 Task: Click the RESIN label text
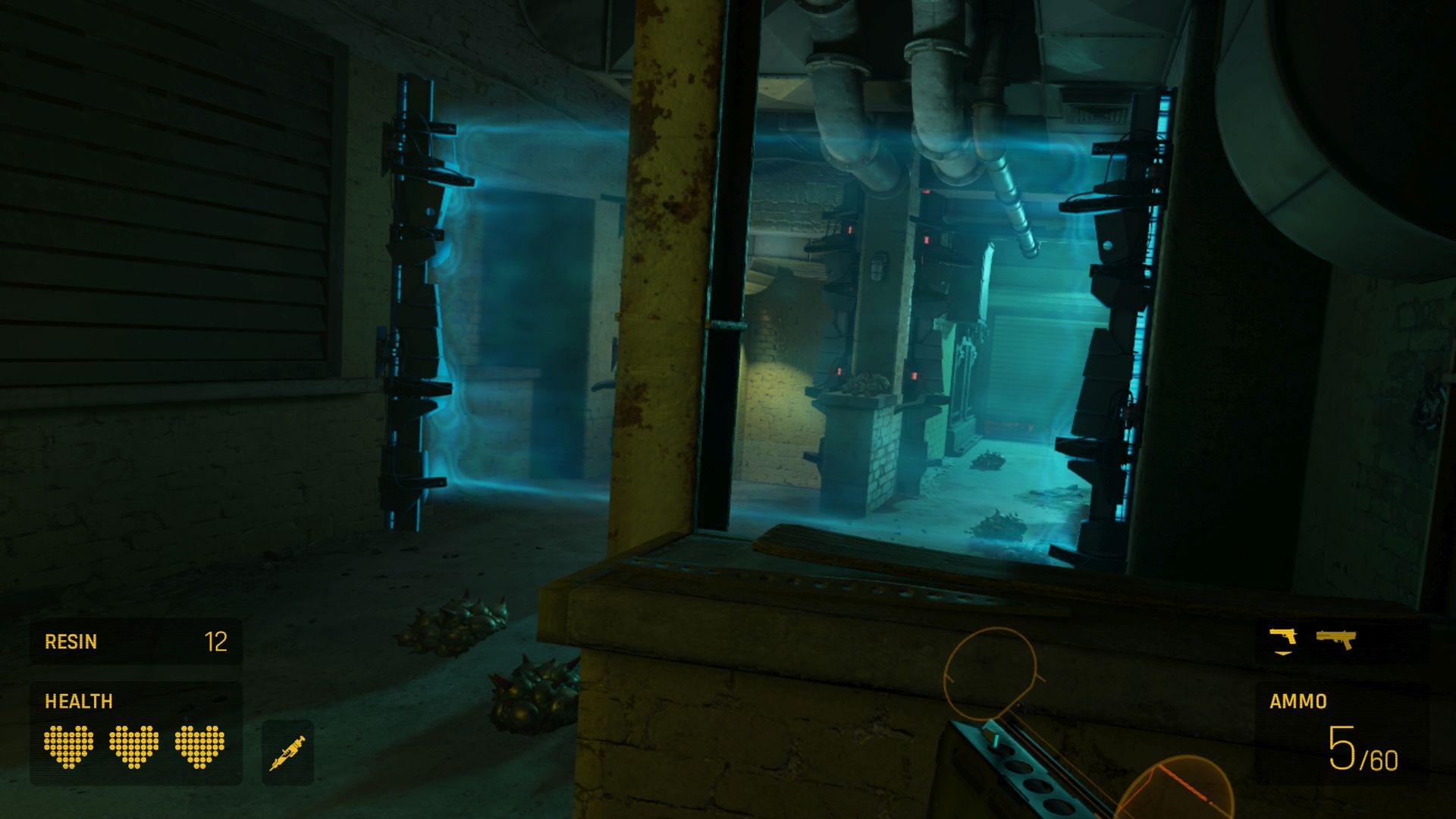click(72, 641)
